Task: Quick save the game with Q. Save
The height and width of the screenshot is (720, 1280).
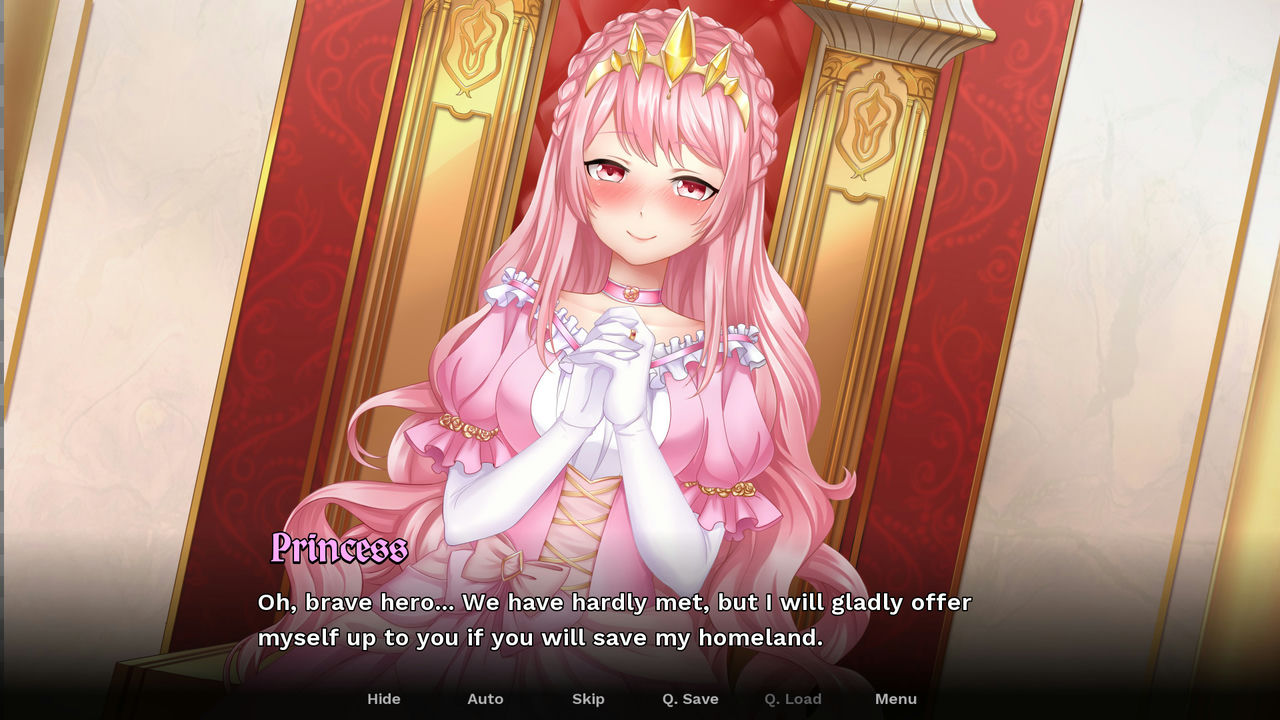Action: point(690,699)
